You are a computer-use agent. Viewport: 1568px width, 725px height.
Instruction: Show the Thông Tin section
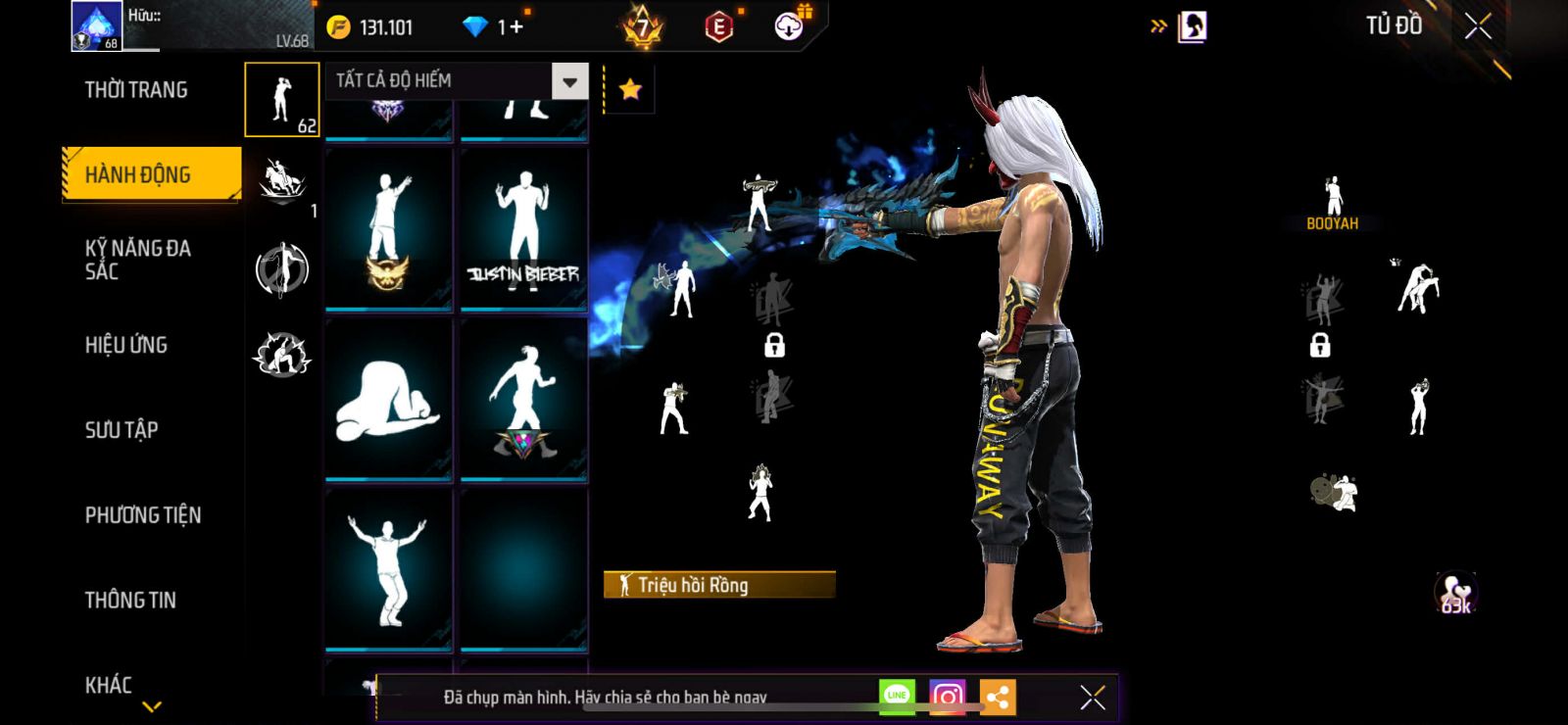(130, 600)
